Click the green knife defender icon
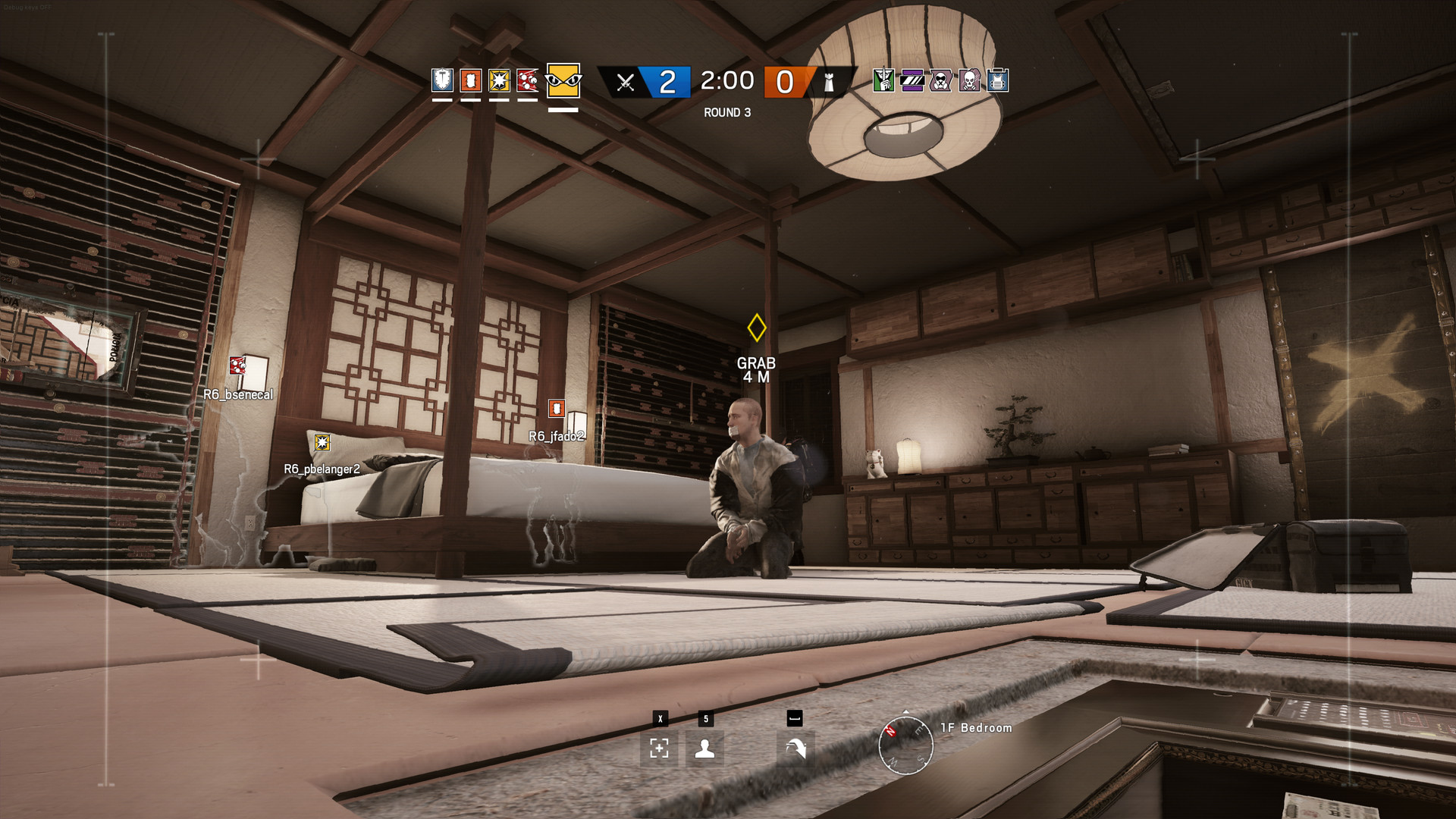The height and width of the screenshot is (819, 1456). click(x=882, y=81)
